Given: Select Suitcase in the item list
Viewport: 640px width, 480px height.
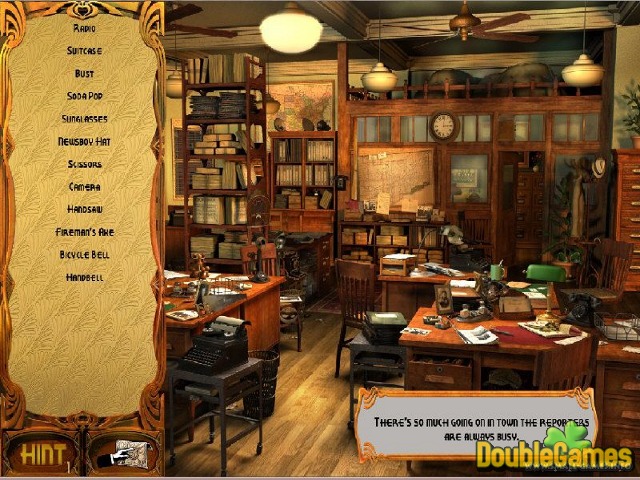Looking at the screenshot, I should coord(84,51).
